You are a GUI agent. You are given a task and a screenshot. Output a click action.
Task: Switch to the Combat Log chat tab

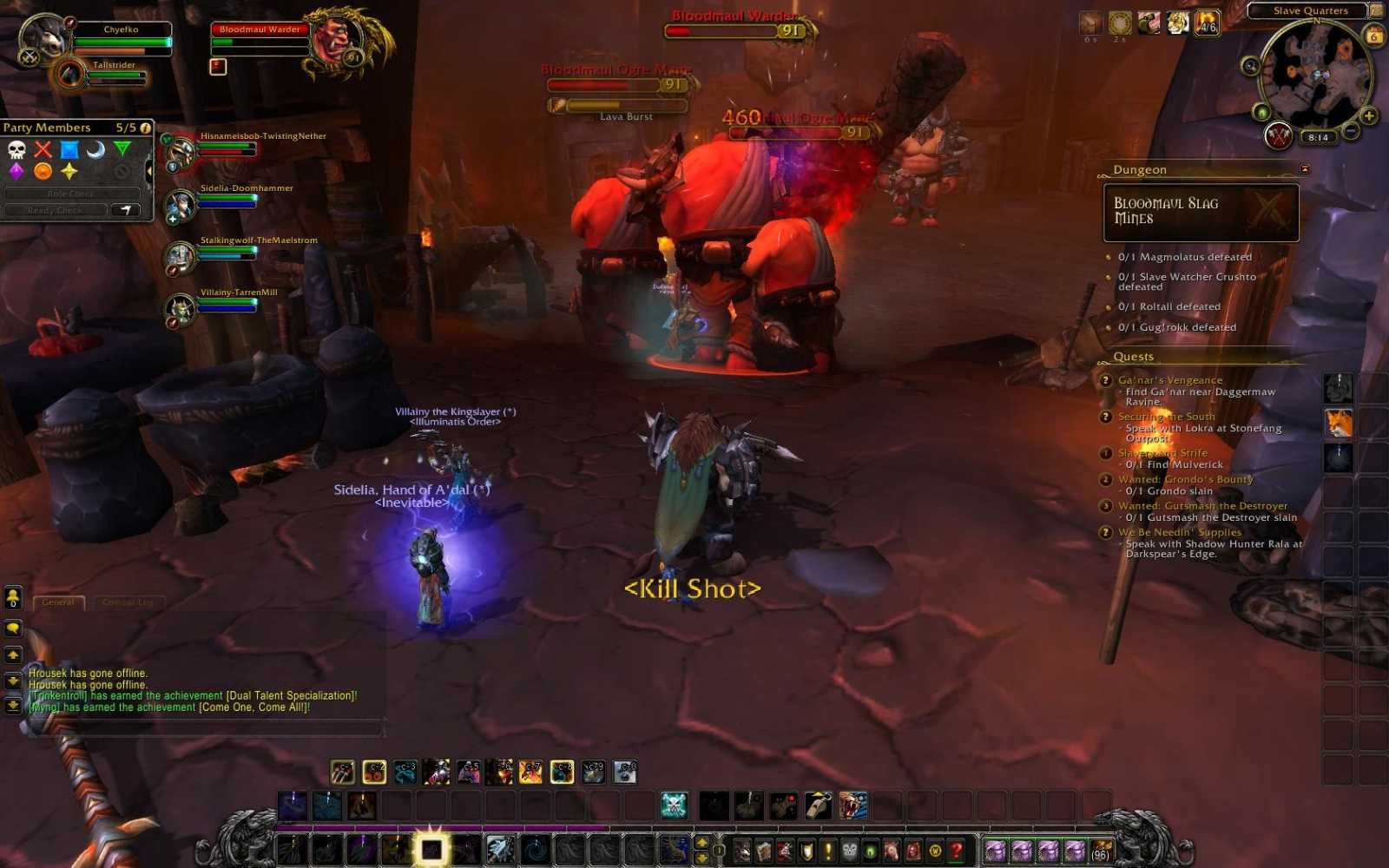(x=128, y=602)
